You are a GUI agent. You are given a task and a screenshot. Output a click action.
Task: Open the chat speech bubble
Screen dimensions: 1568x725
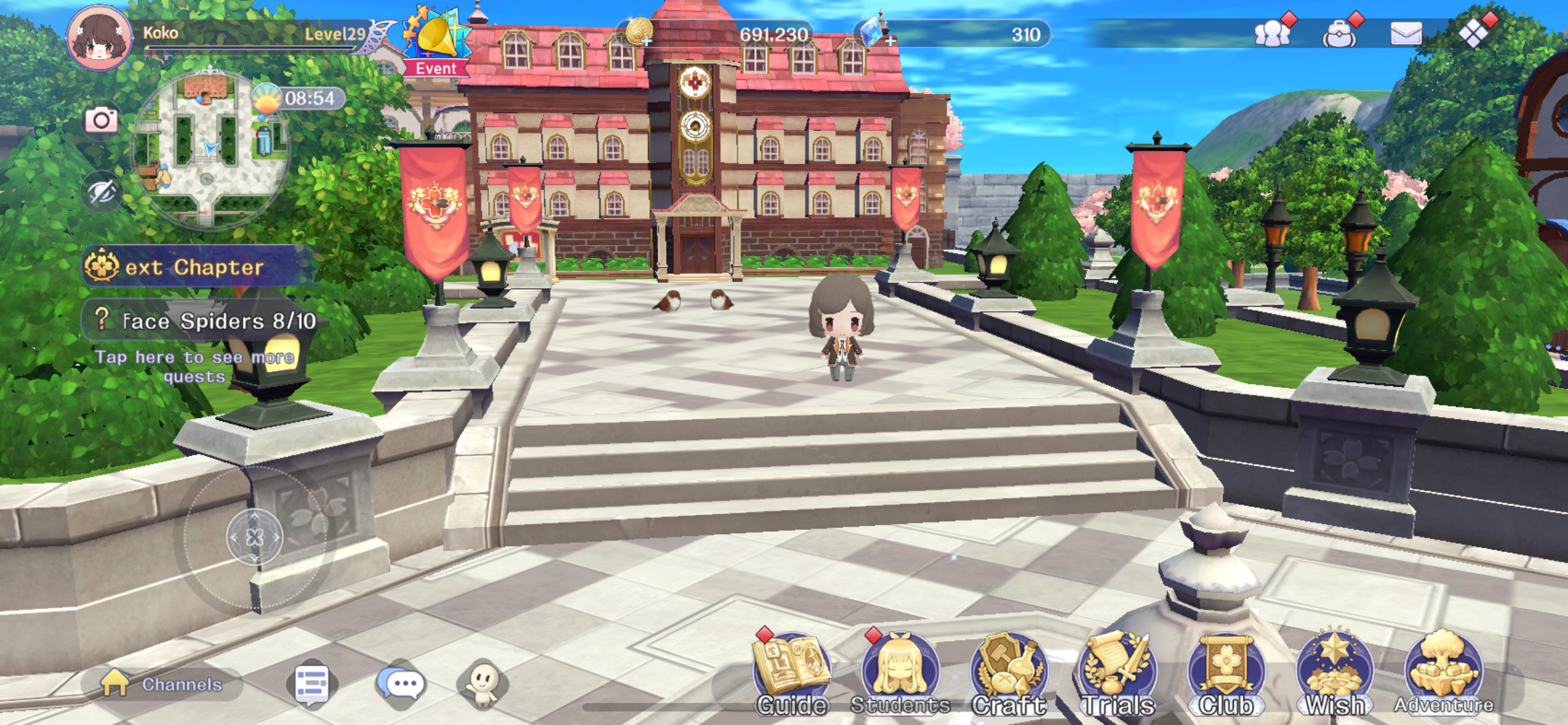tap(400, 684)
